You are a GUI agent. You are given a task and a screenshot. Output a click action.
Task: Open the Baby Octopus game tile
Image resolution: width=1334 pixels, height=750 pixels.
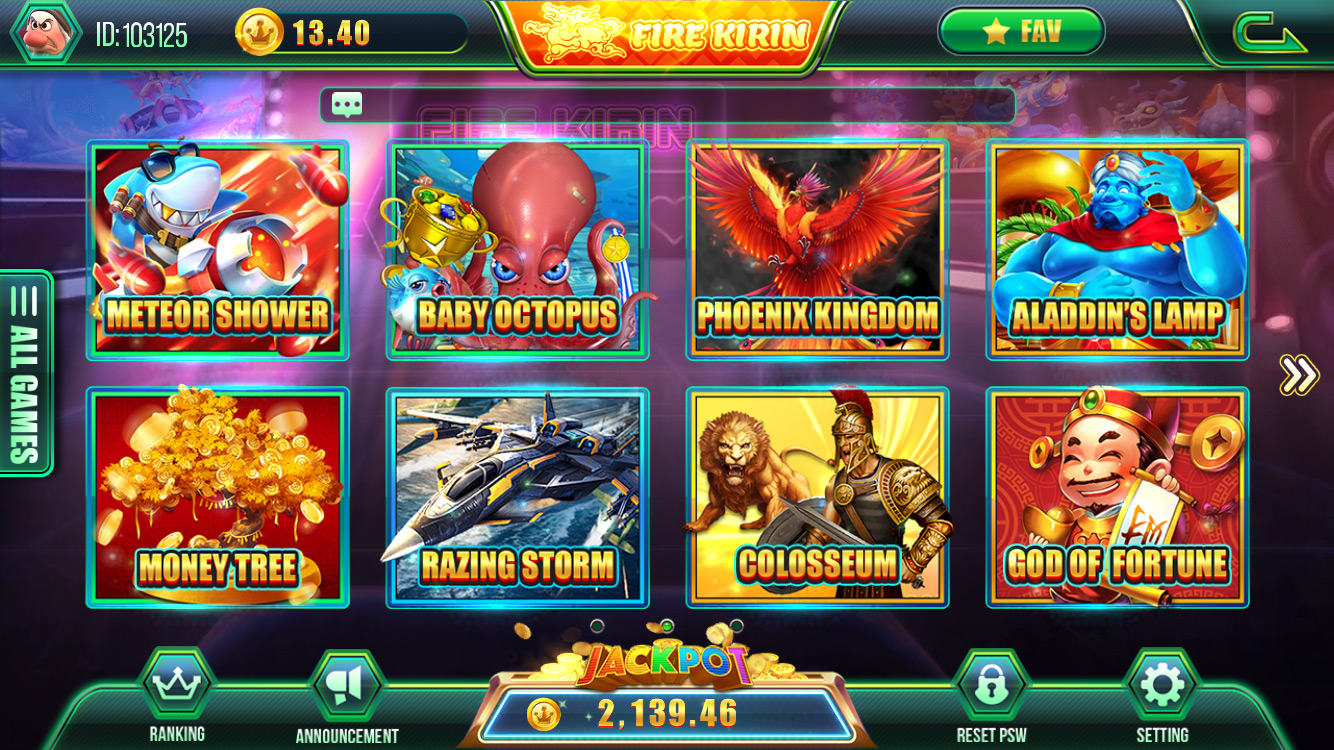[x=518, y=250]
